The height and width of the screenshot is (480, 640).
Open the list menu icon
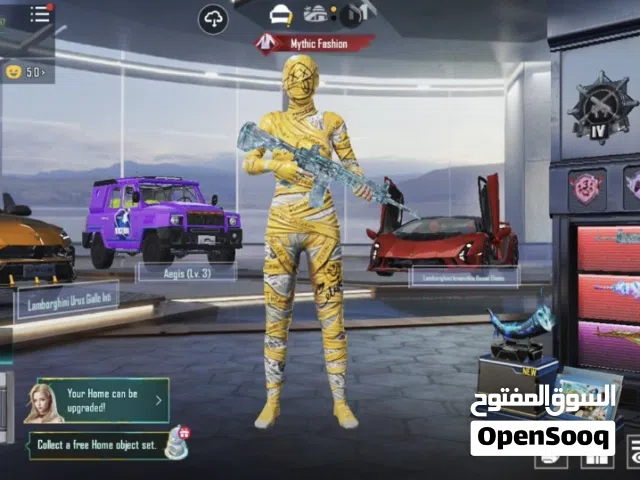38,14
